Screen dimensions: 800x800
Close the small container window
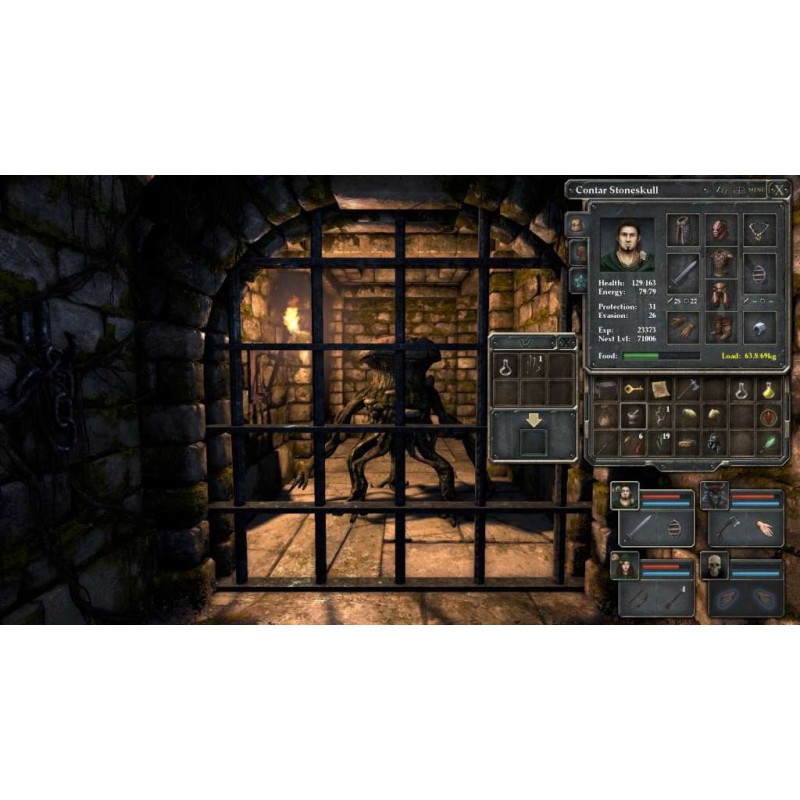pos(567,343)
